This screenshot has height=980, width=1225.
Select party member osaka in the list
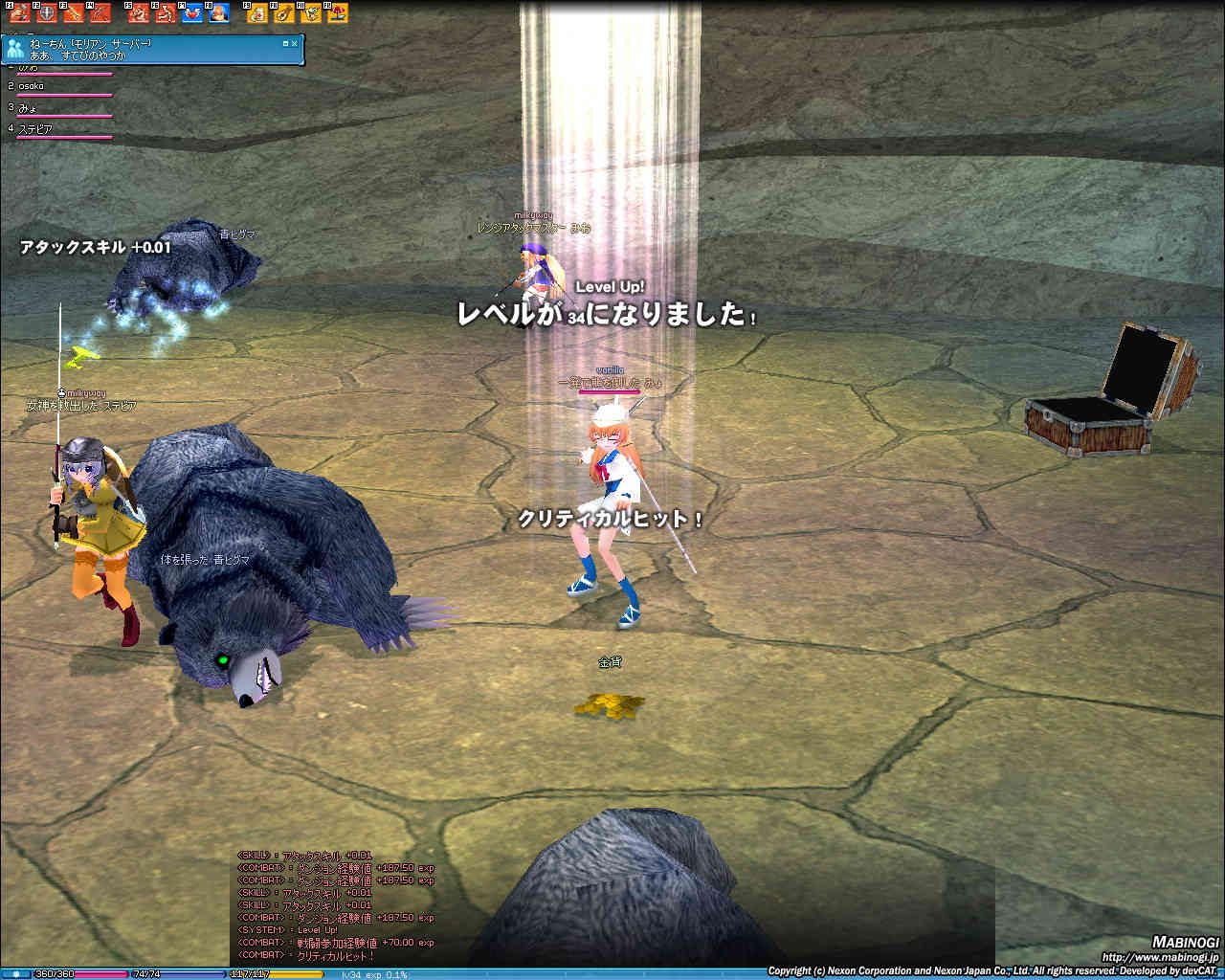coord(32,86)
